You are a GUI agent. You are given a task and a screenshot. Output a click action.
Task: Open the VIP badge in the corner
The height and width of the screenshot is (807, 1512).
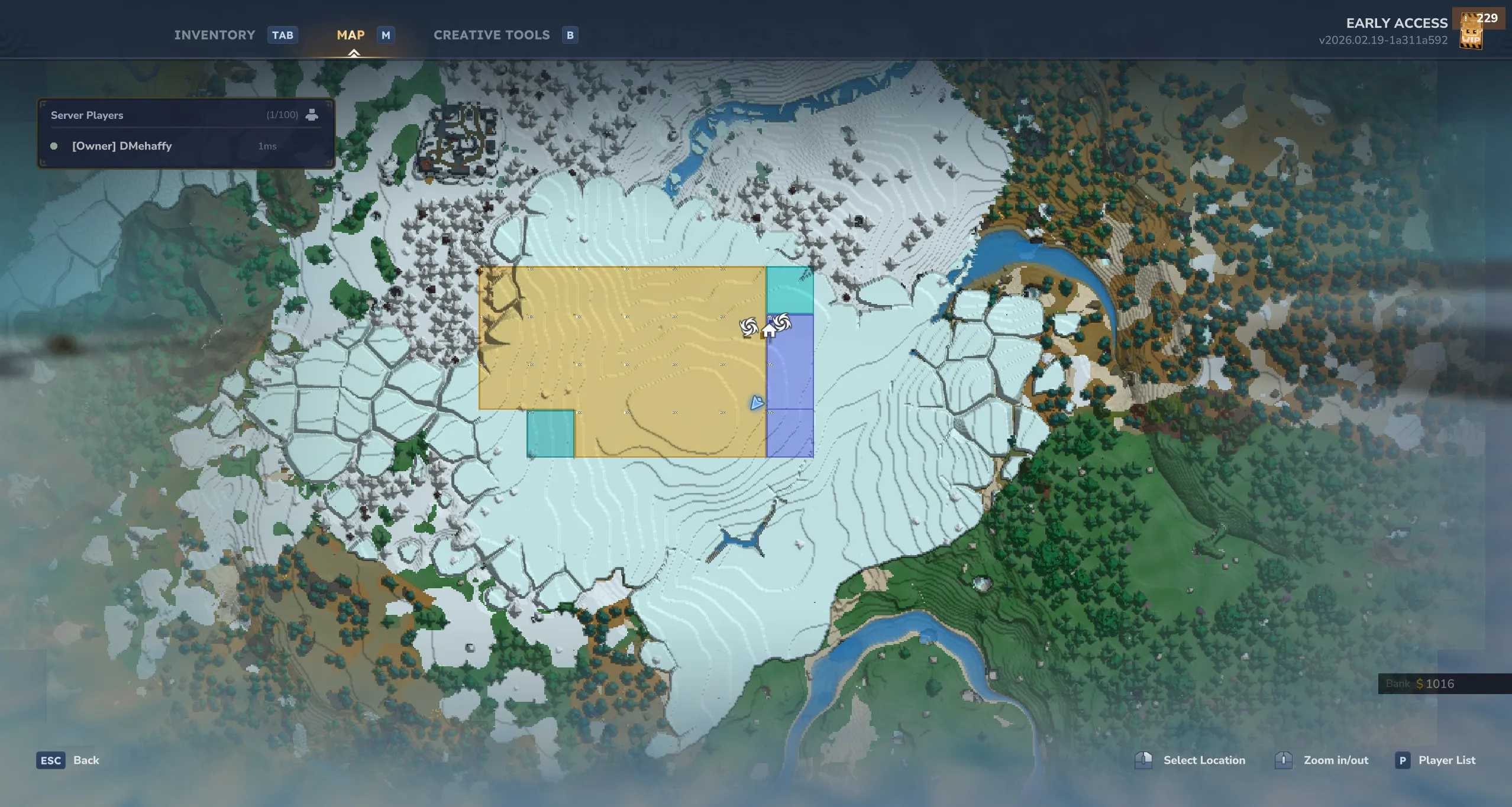tap(1471, 38)
